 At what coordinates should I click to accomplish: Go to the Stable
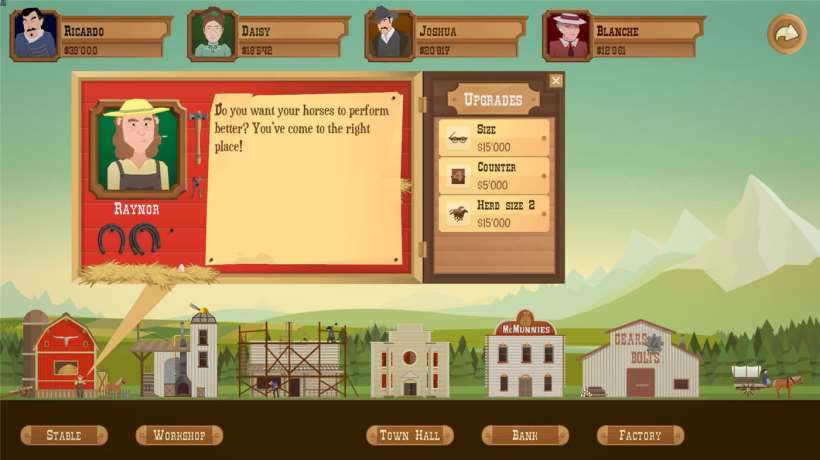click(x=64, y=435)
